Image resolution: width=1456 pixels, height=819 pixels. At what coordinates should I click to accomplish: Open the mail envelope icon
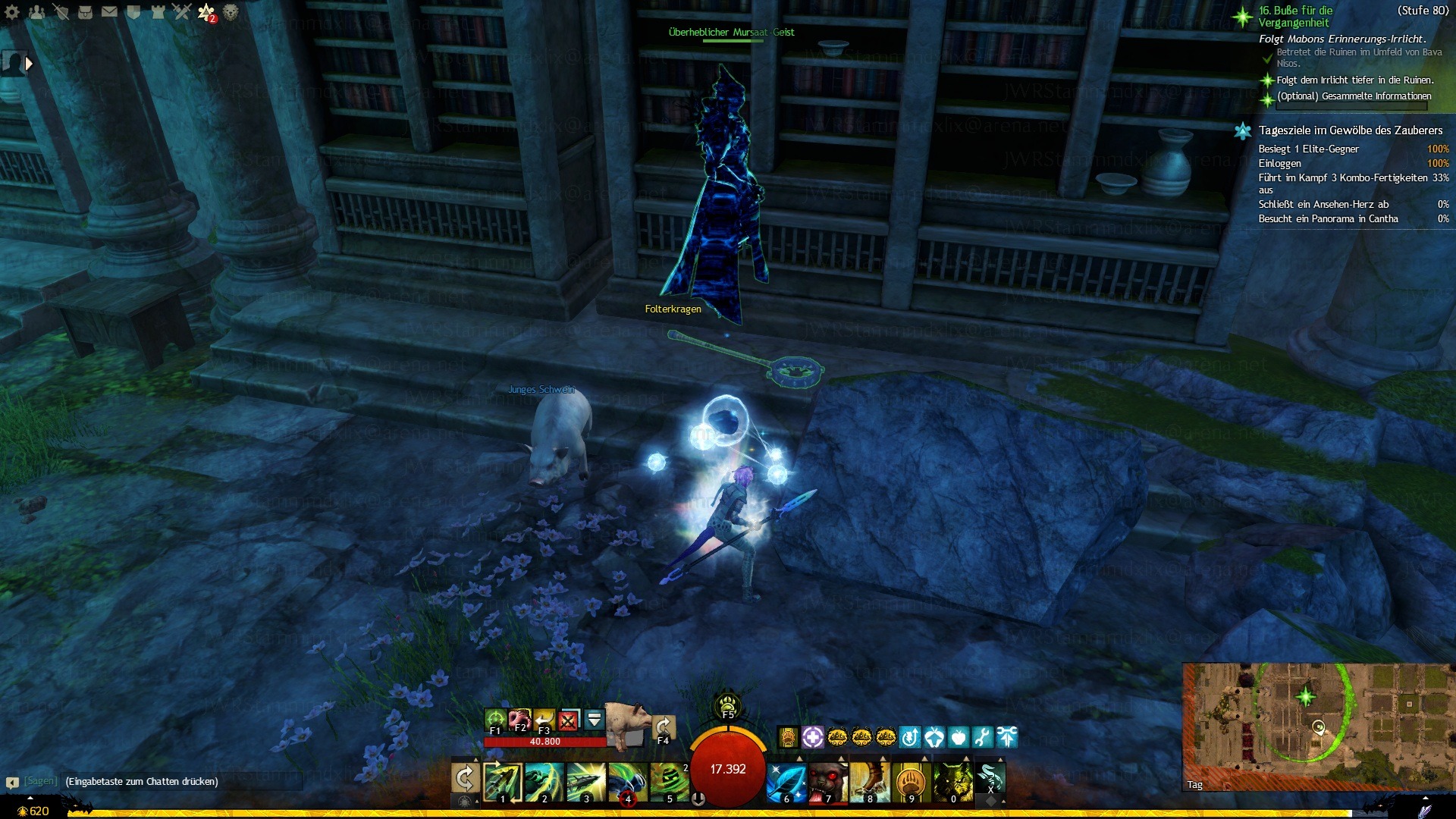(109, 11)
